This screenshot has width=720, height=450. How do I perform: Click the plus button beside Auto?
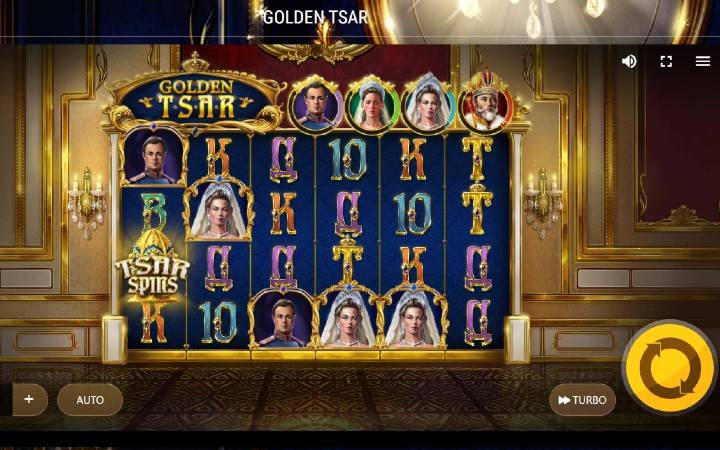(29, 399)
